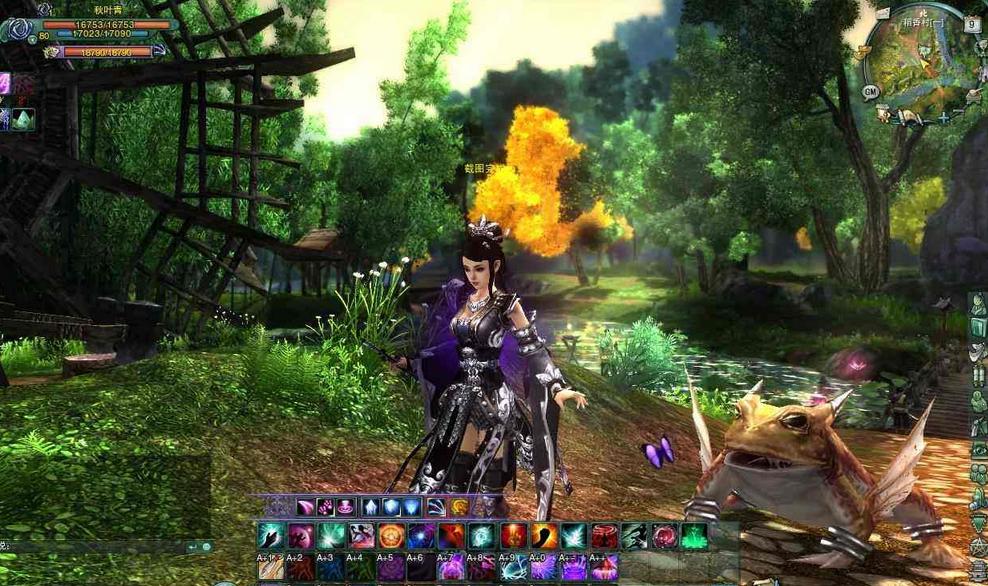Activate the golden swirl skill
This screenshot has height=586, width=988.
459,507
